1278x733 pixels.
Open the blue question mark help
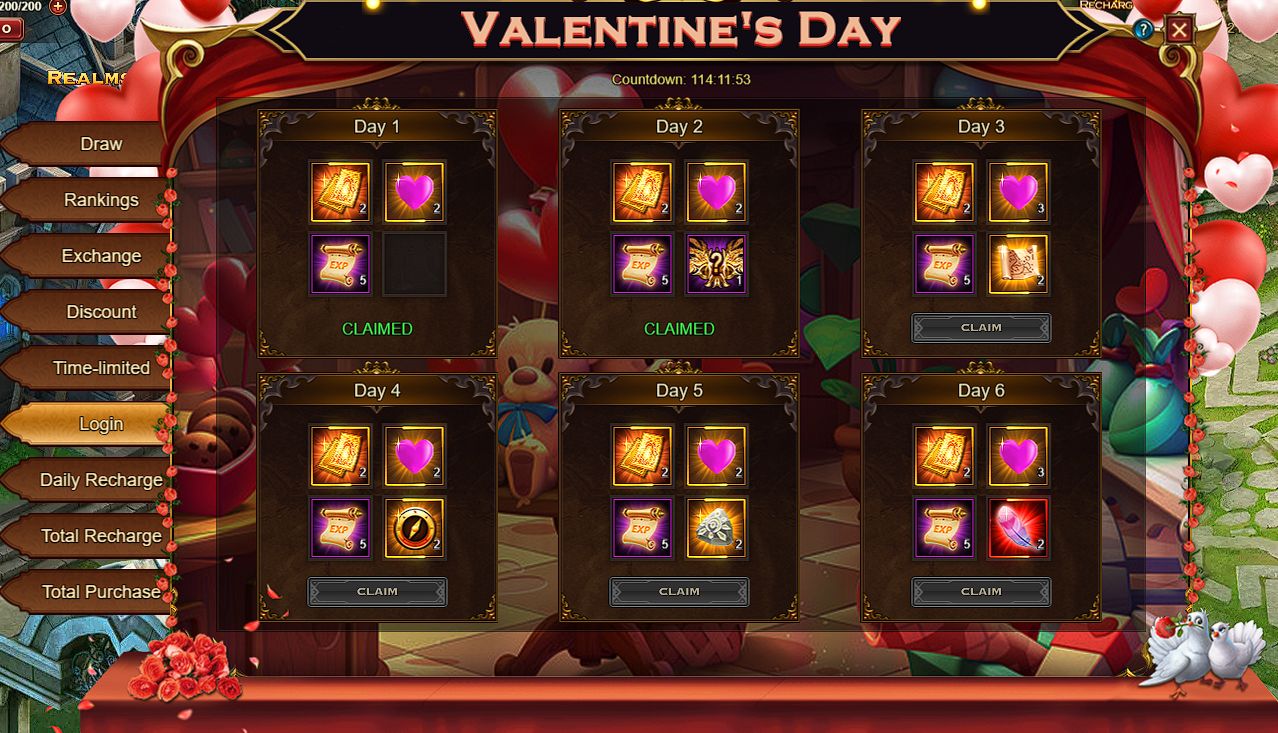1144,30
